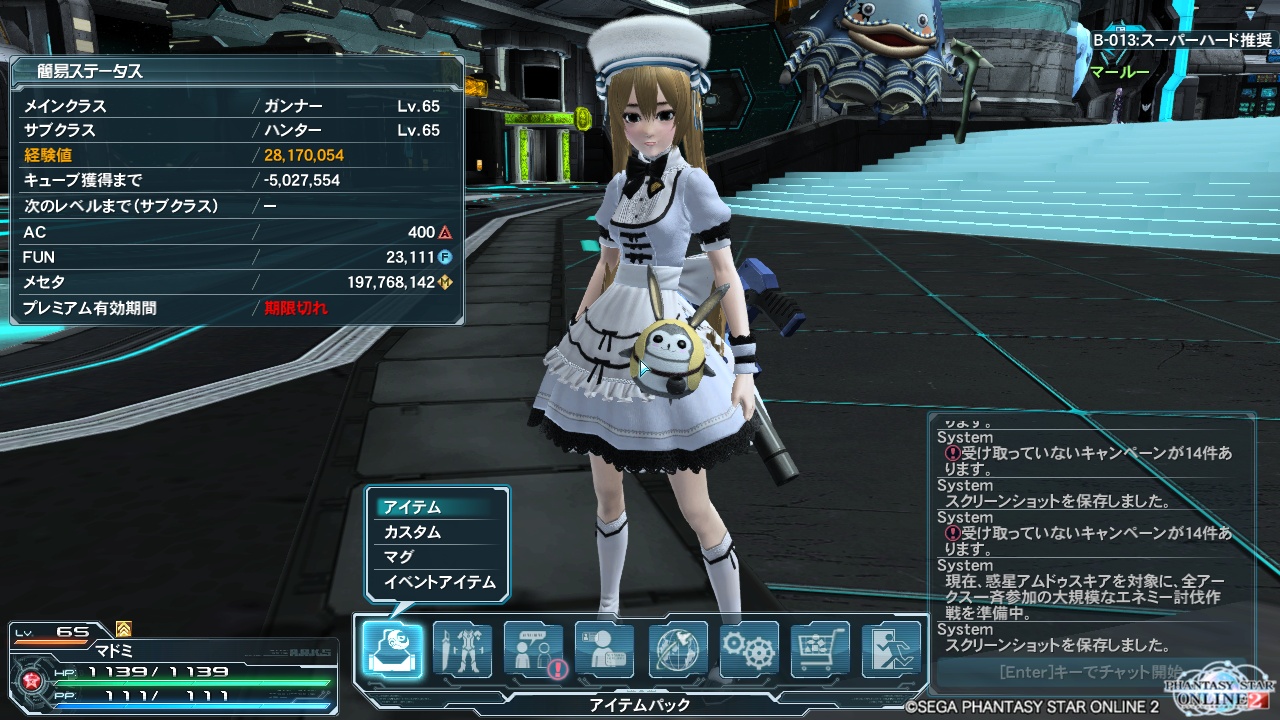The image size is (1280, 720).
Task: Choose カスタム in the popup menu
Action: click(x=438, y=532)
